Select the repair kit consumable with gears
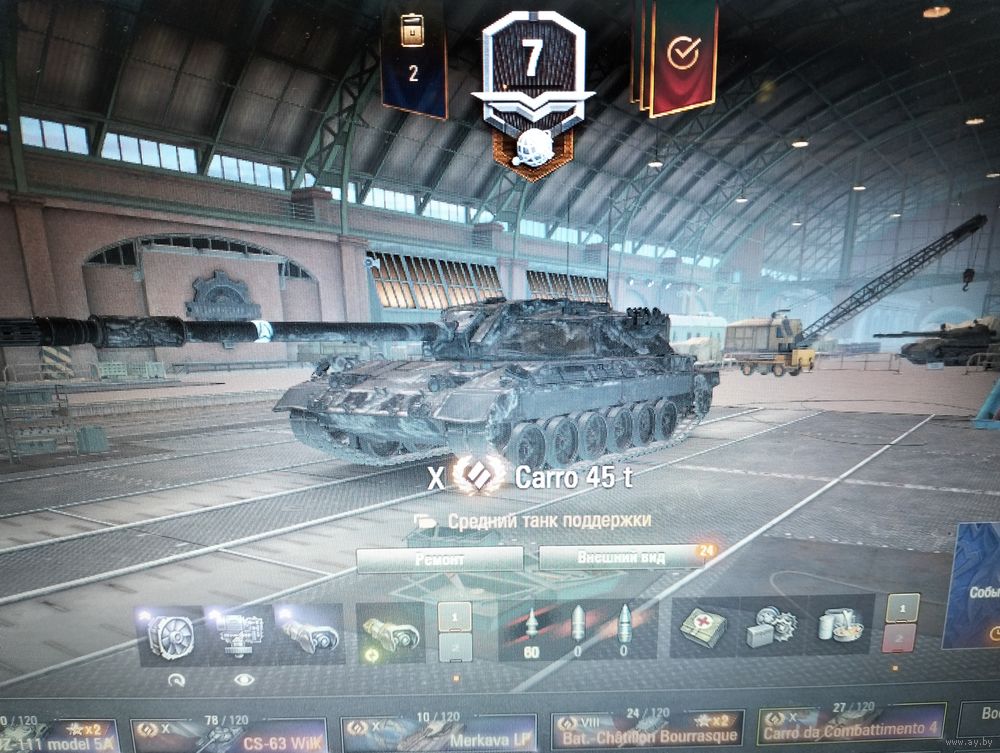The image size is (1000, 753). coord(771,628)
